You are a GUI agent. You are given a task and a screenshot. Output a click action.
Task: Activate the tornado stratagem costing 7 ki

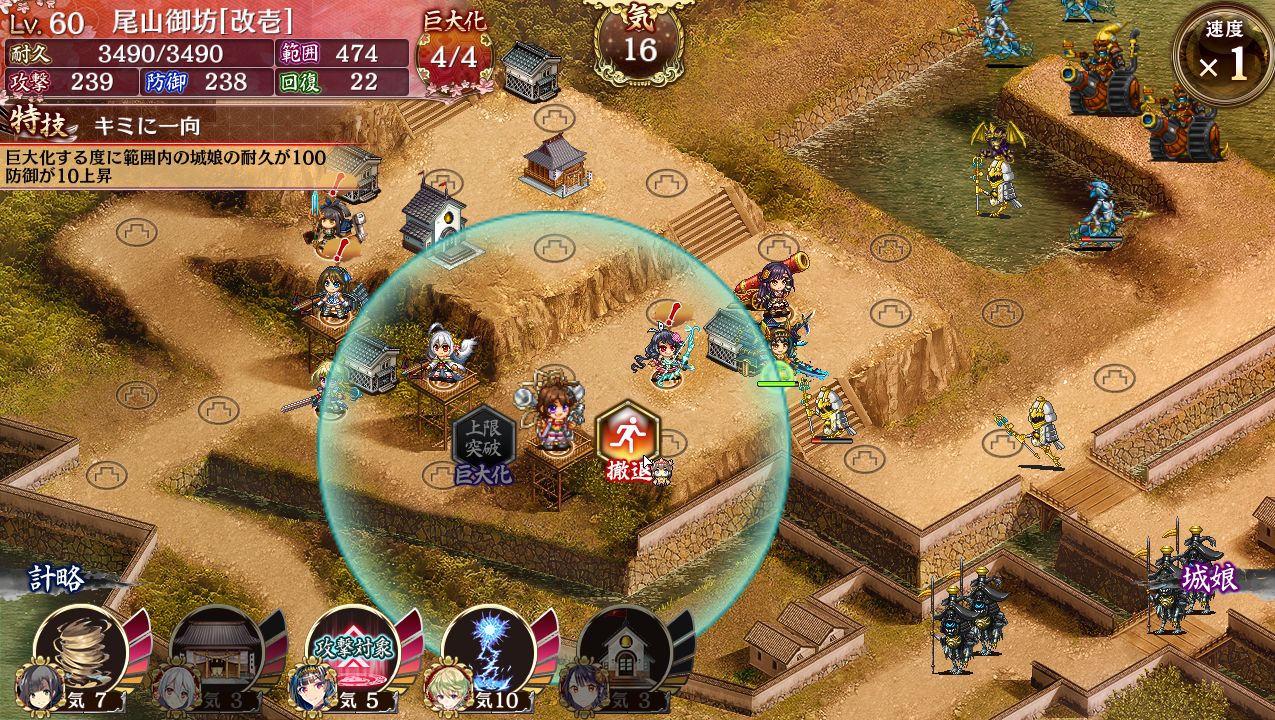pos(80,652)
